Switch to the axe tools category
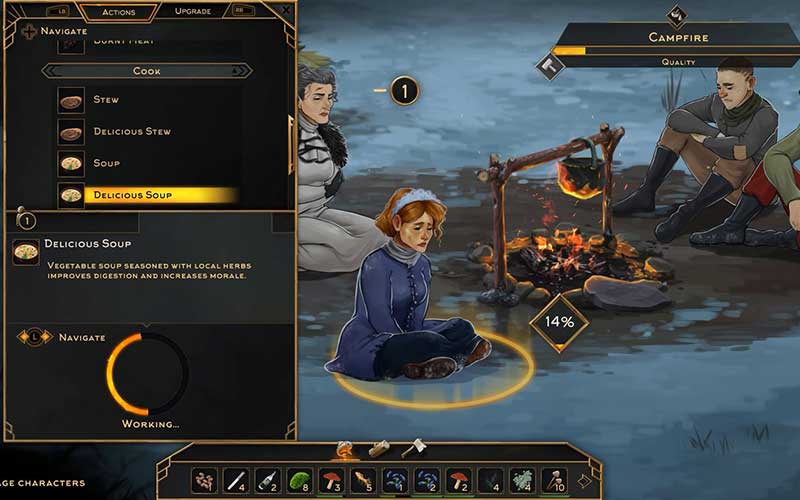The image size is (800, 500). [x=412, y=449]
